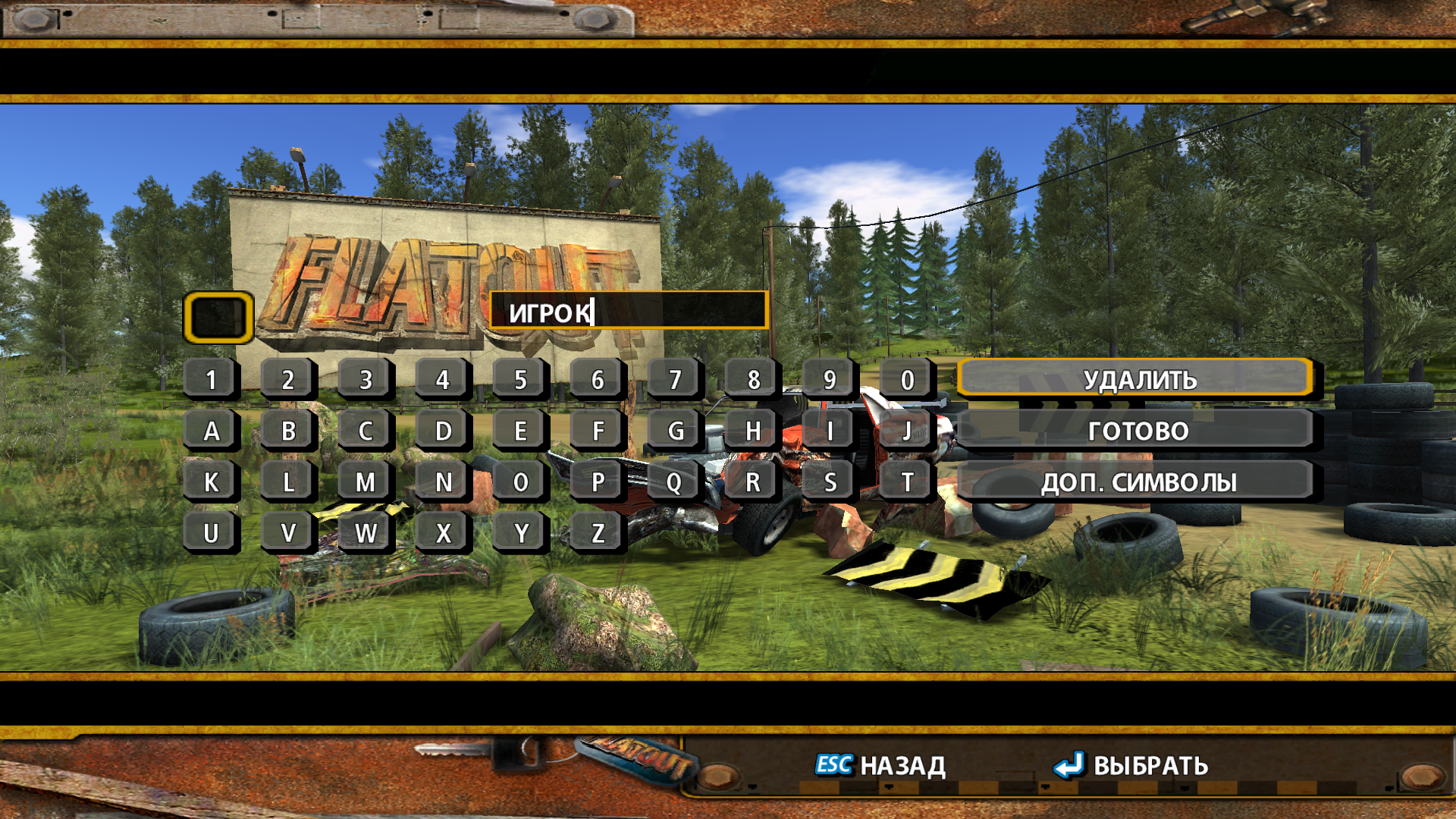Hit the number 1 key
This screenshot has width=1456, height=819.
(212, 379)
